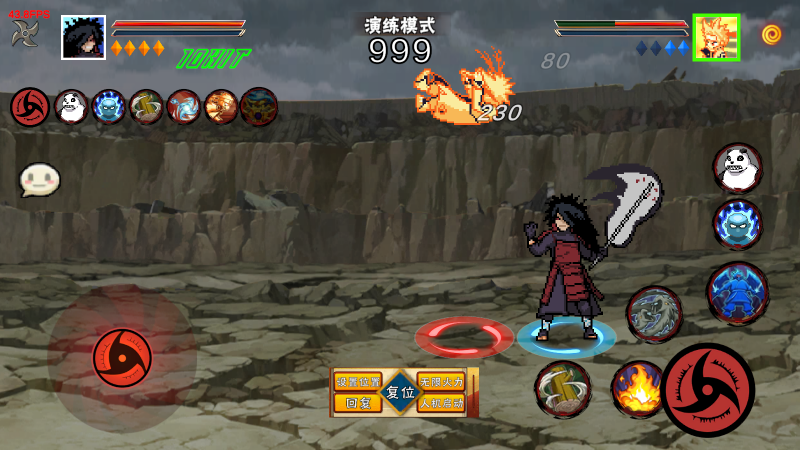Open the speech bubble face chat icon
800x450 pixels.
pos(40,180)
